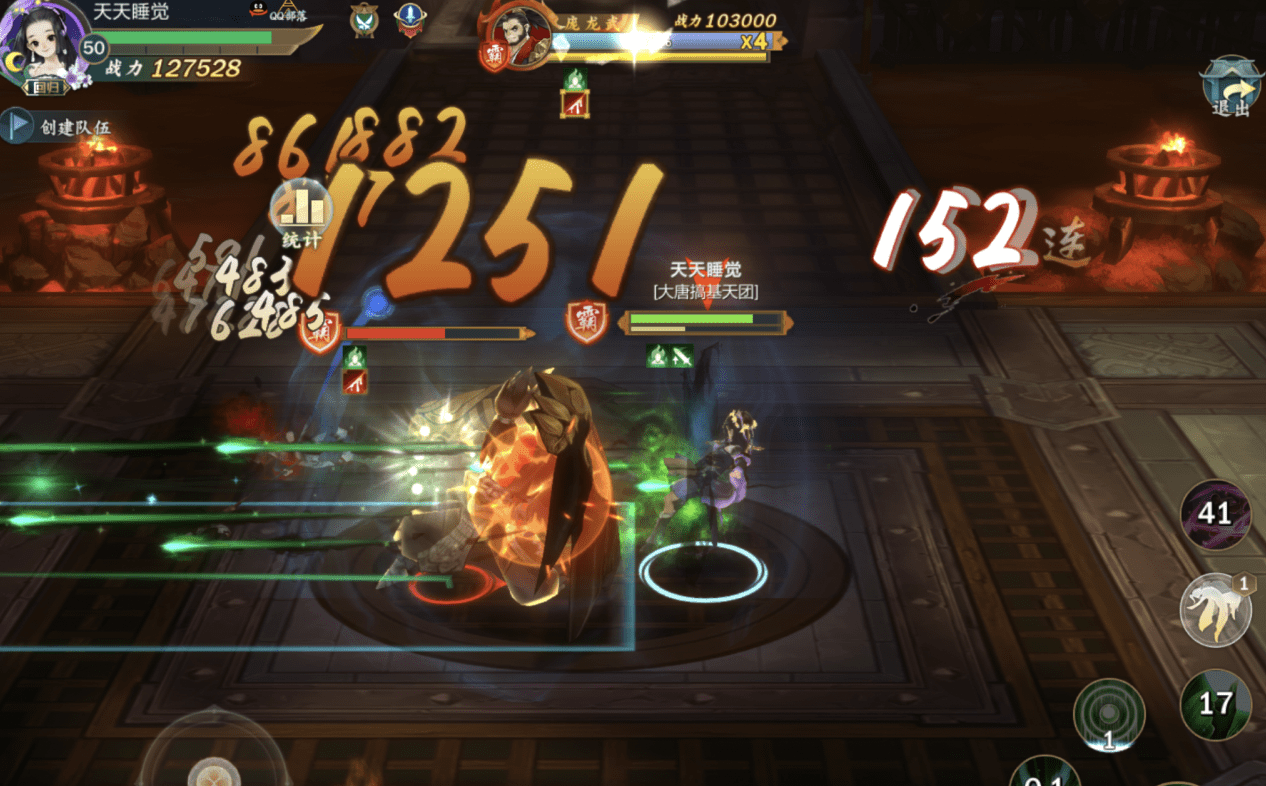Click the blue sword shield icon
1266x786 pixels.
[x=408, y=19]
